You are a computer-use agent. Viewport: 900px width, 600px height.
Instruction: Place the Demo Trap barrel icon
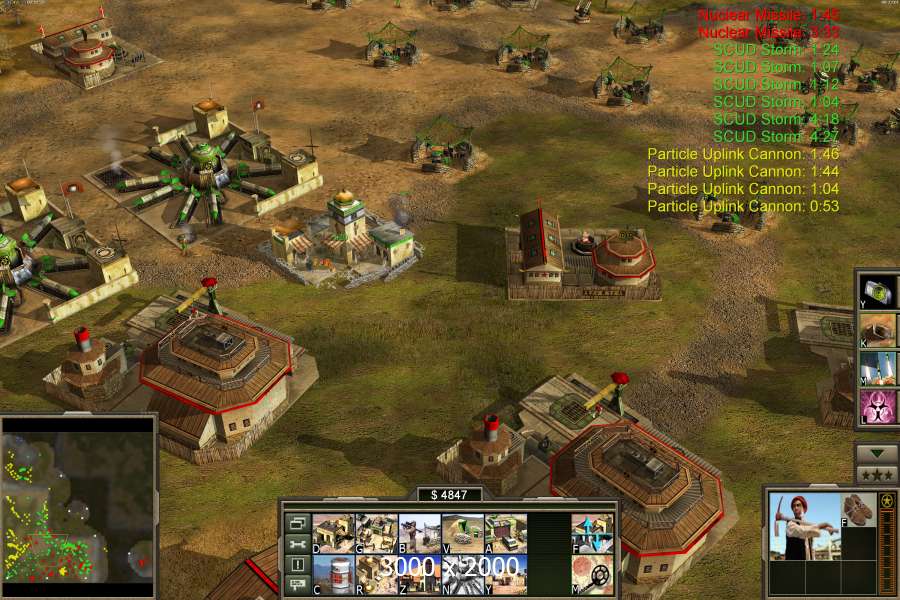[x=333, y=574]
